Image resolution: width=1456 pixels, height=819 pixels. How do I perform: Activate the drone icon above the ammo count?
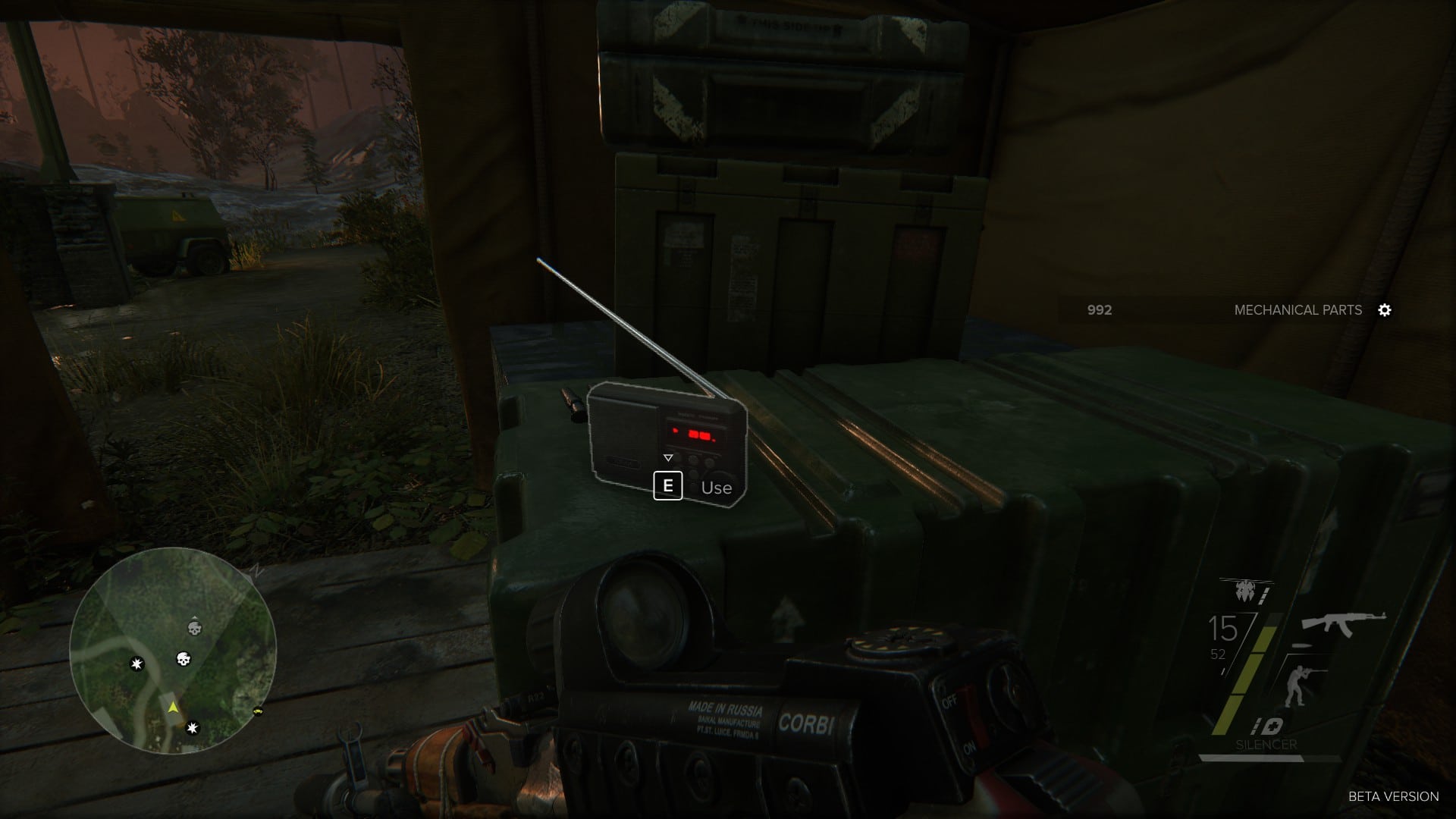pos(1244,591)
